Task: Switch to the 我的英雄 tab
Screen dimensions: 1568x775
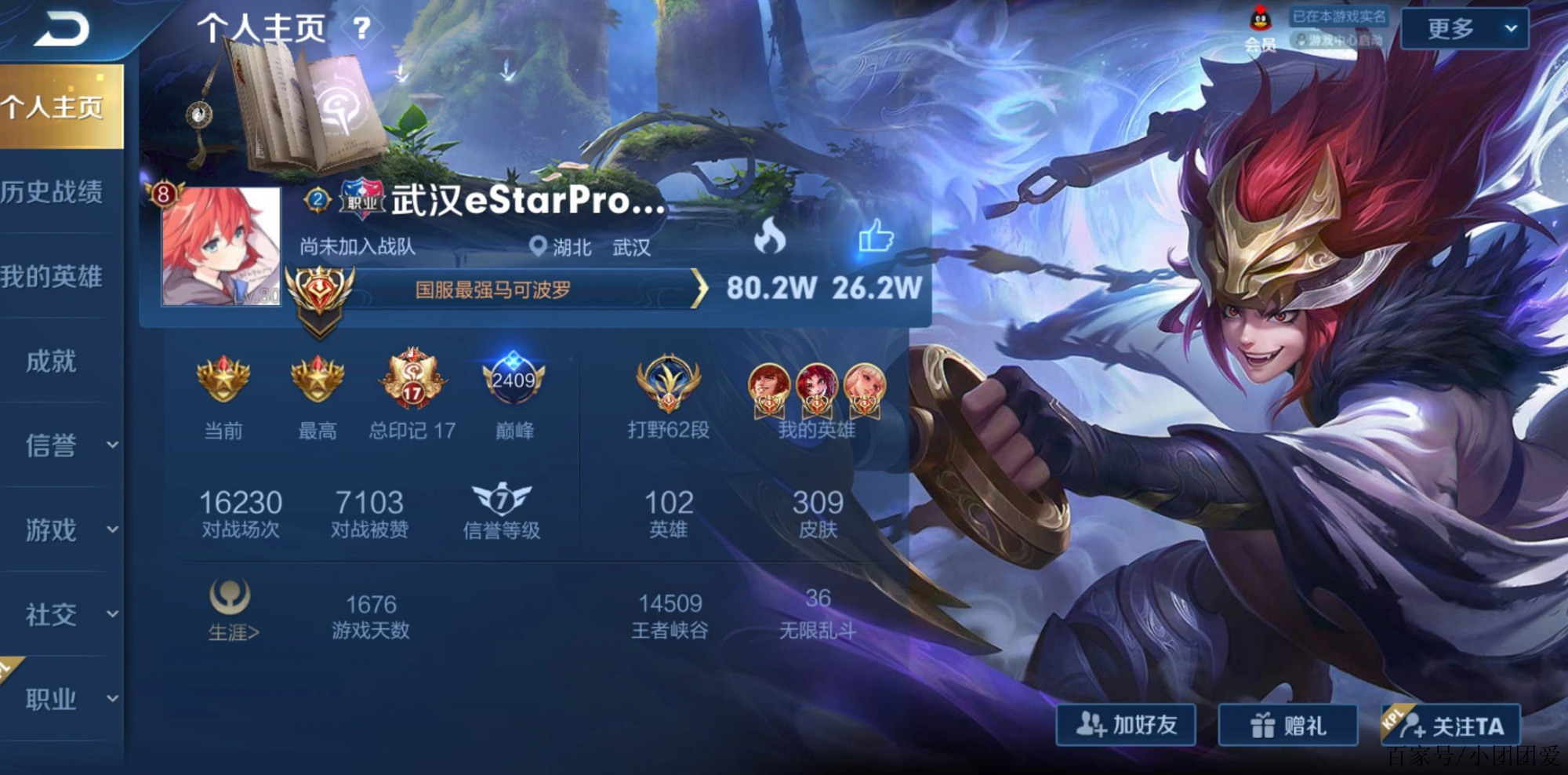Action: (53, 277)
